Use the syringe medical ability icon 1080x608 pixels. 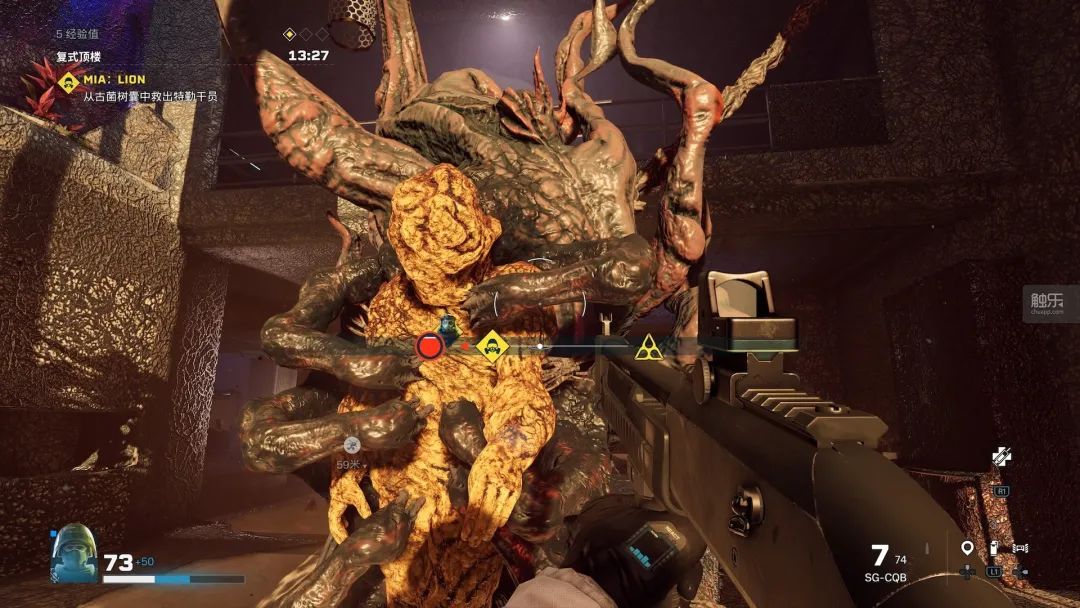tap(1002, 456)
